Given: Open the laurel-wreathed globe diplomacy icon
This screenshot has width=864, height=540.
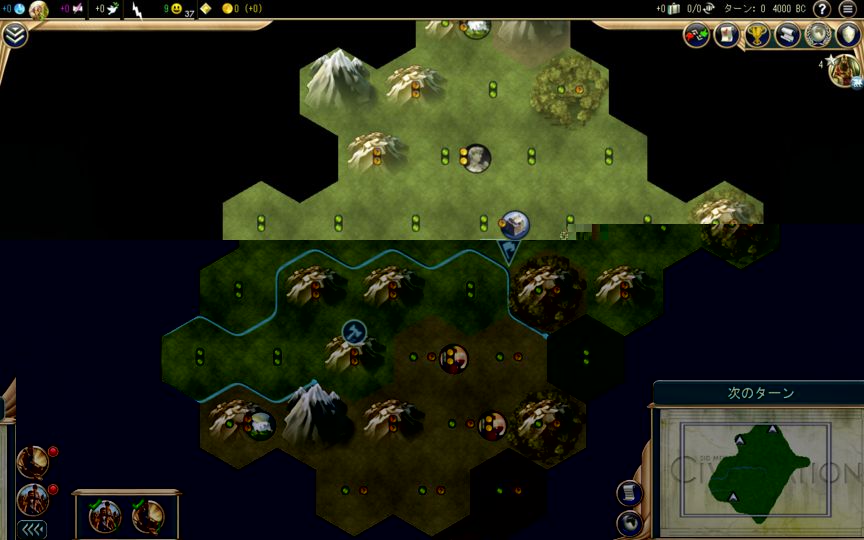Looking at the screenshot, I should [818, 35].
